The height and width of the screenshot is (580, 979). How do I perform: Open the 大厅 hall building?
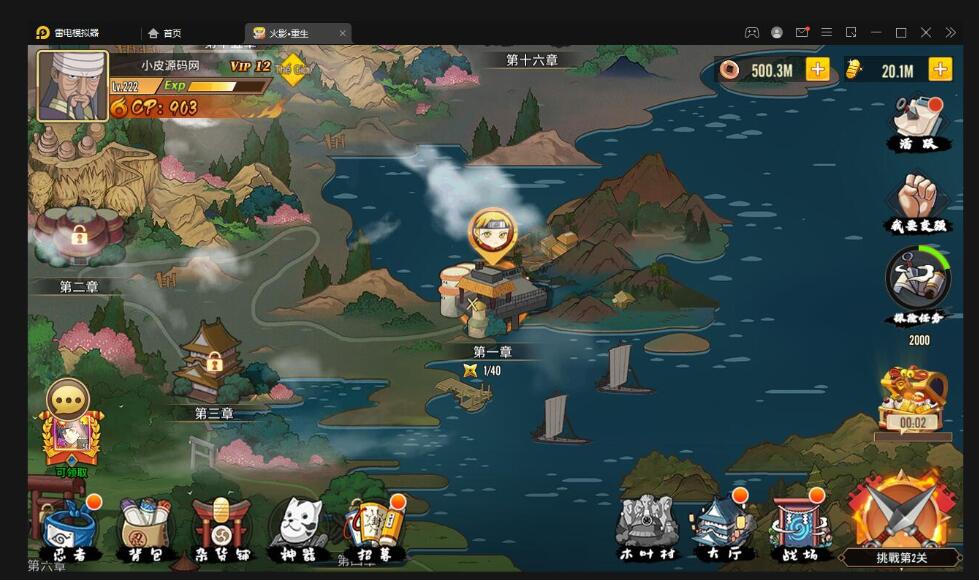coord(722,526)
